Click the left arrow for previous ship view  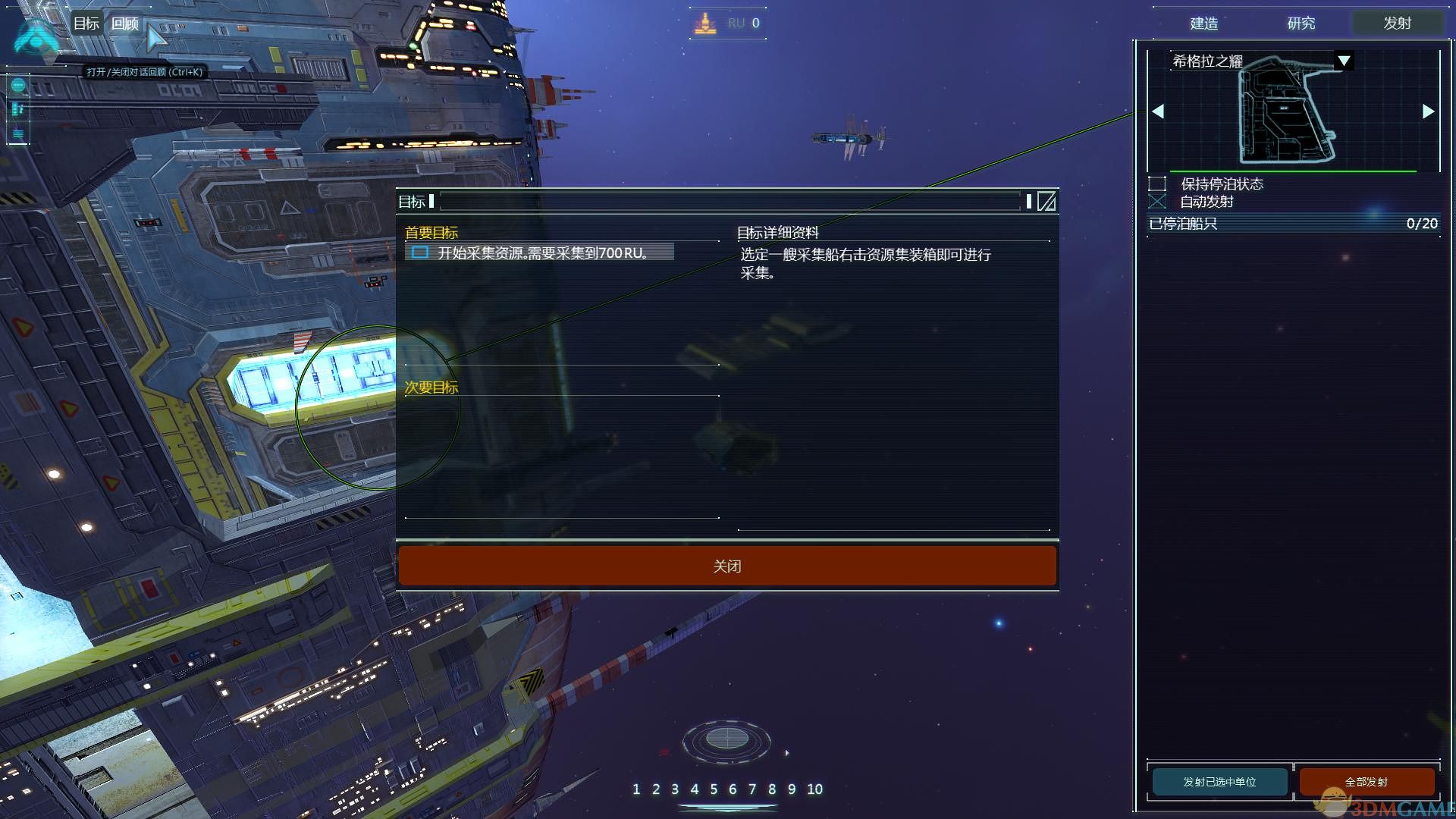click(1158, 111)
